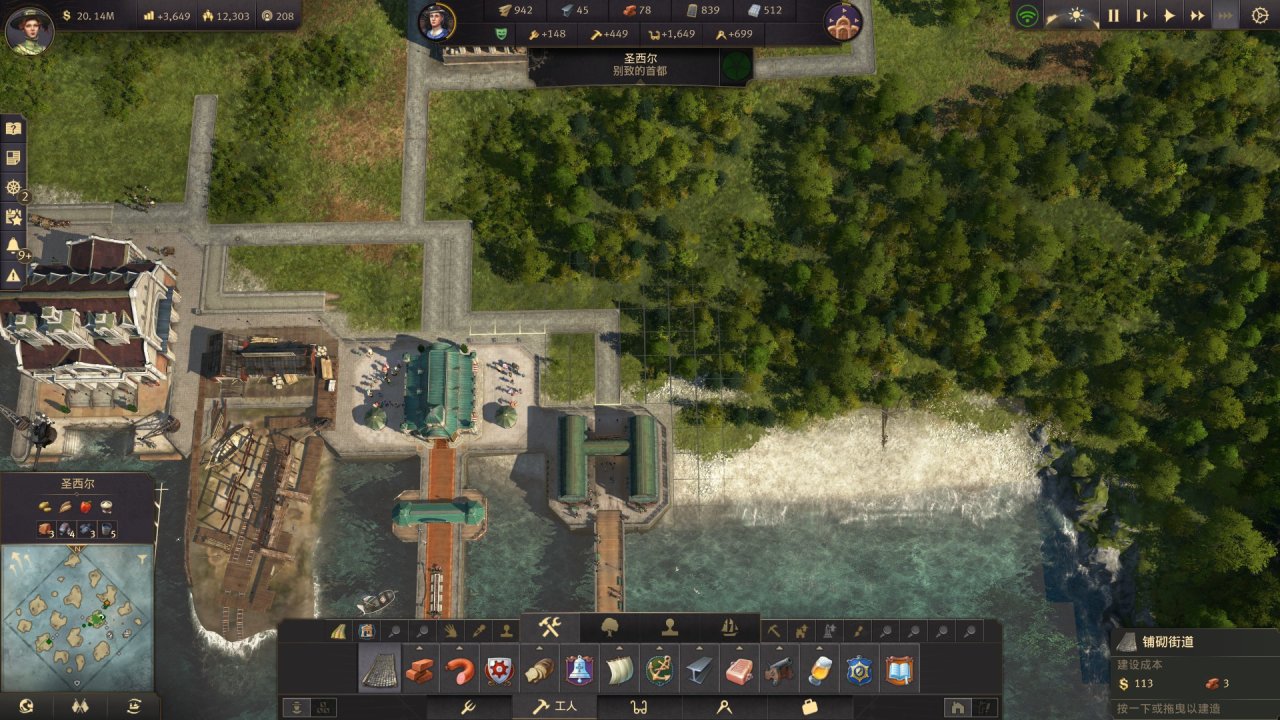Pick the bread bakery building
This screenshot has height=720, width=1280.
point(540,669)
